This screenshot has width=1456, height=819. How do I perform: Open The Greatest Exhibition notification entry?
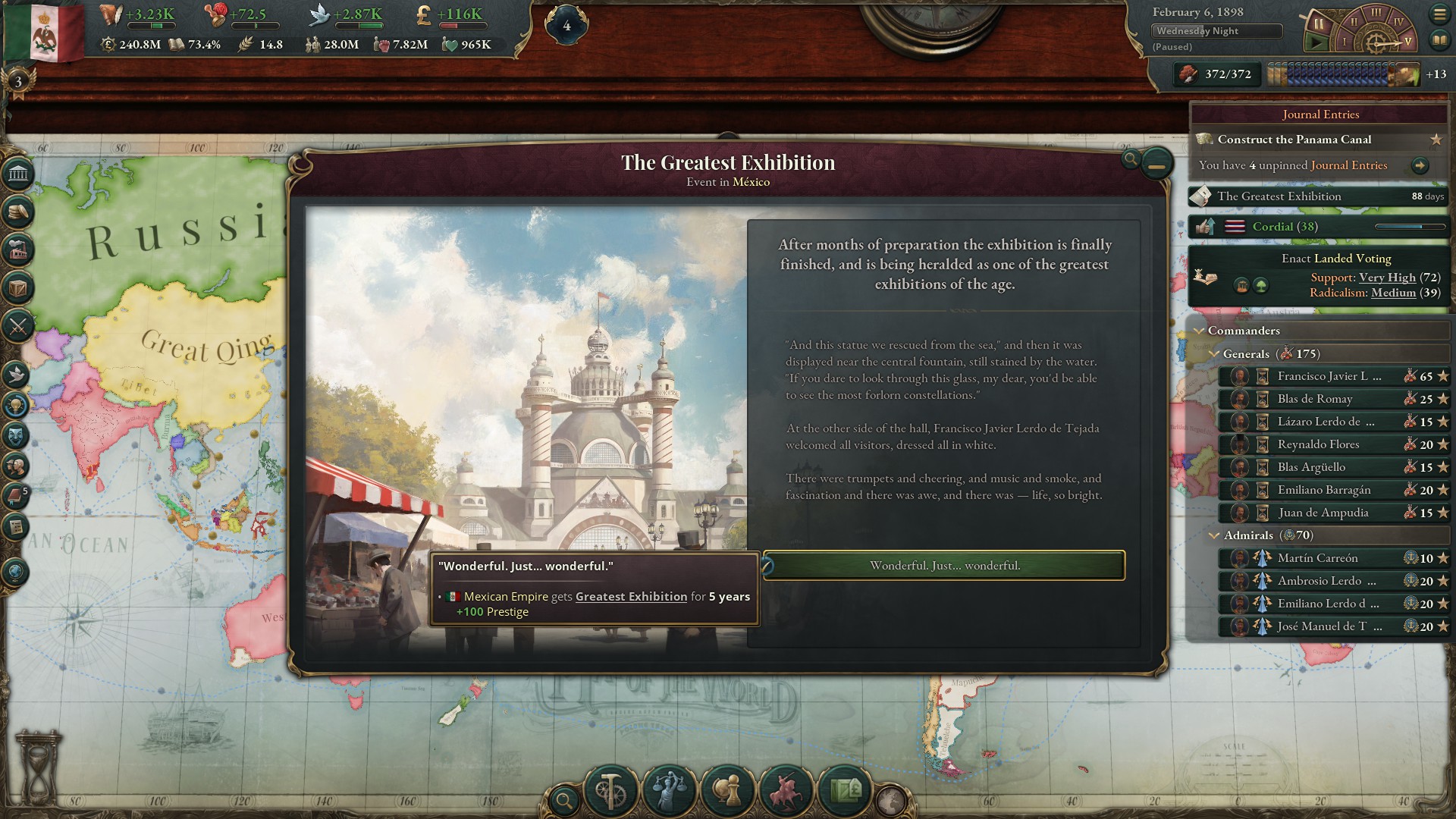point(1279,196)
